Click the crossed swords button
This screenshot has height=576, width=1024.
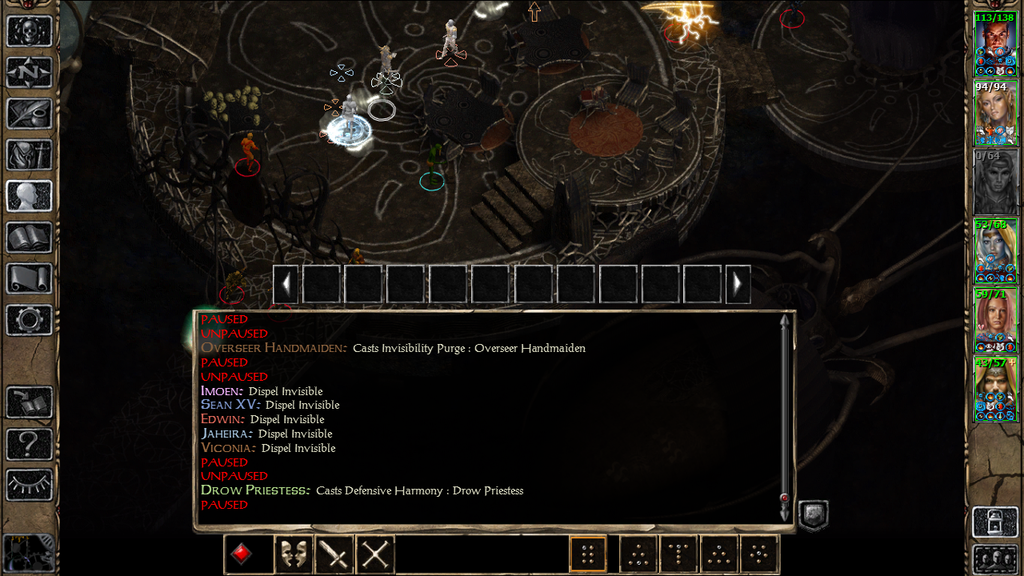375,554
